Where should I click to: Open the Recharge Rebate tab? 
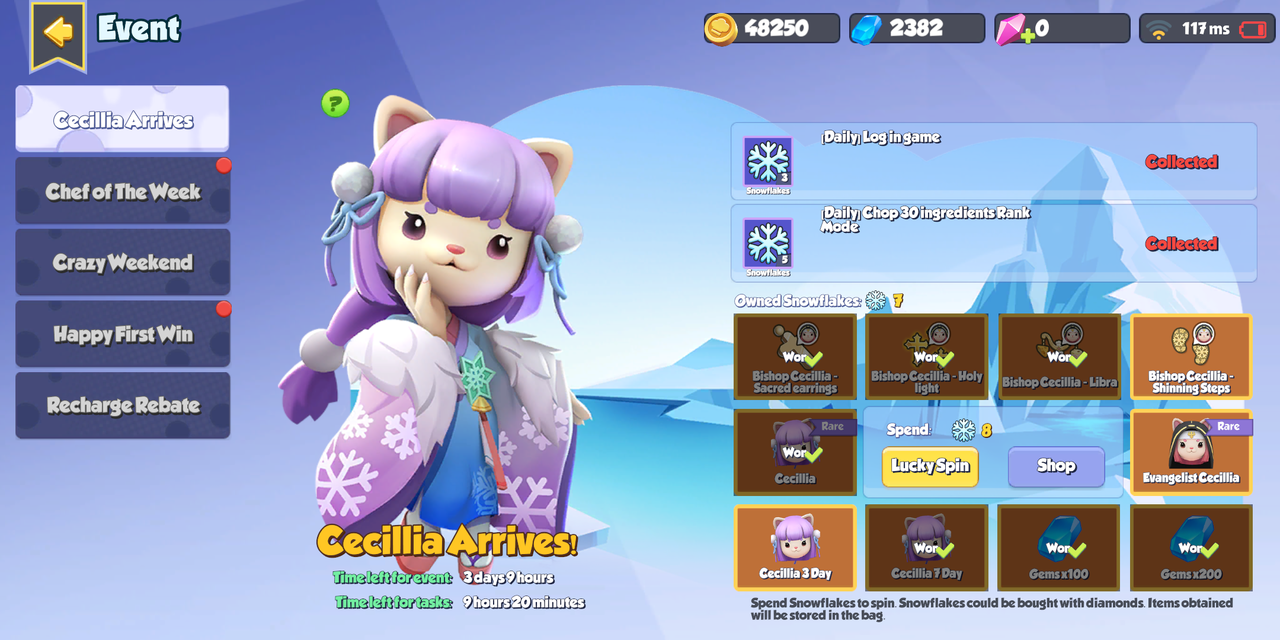click(122, 405)
